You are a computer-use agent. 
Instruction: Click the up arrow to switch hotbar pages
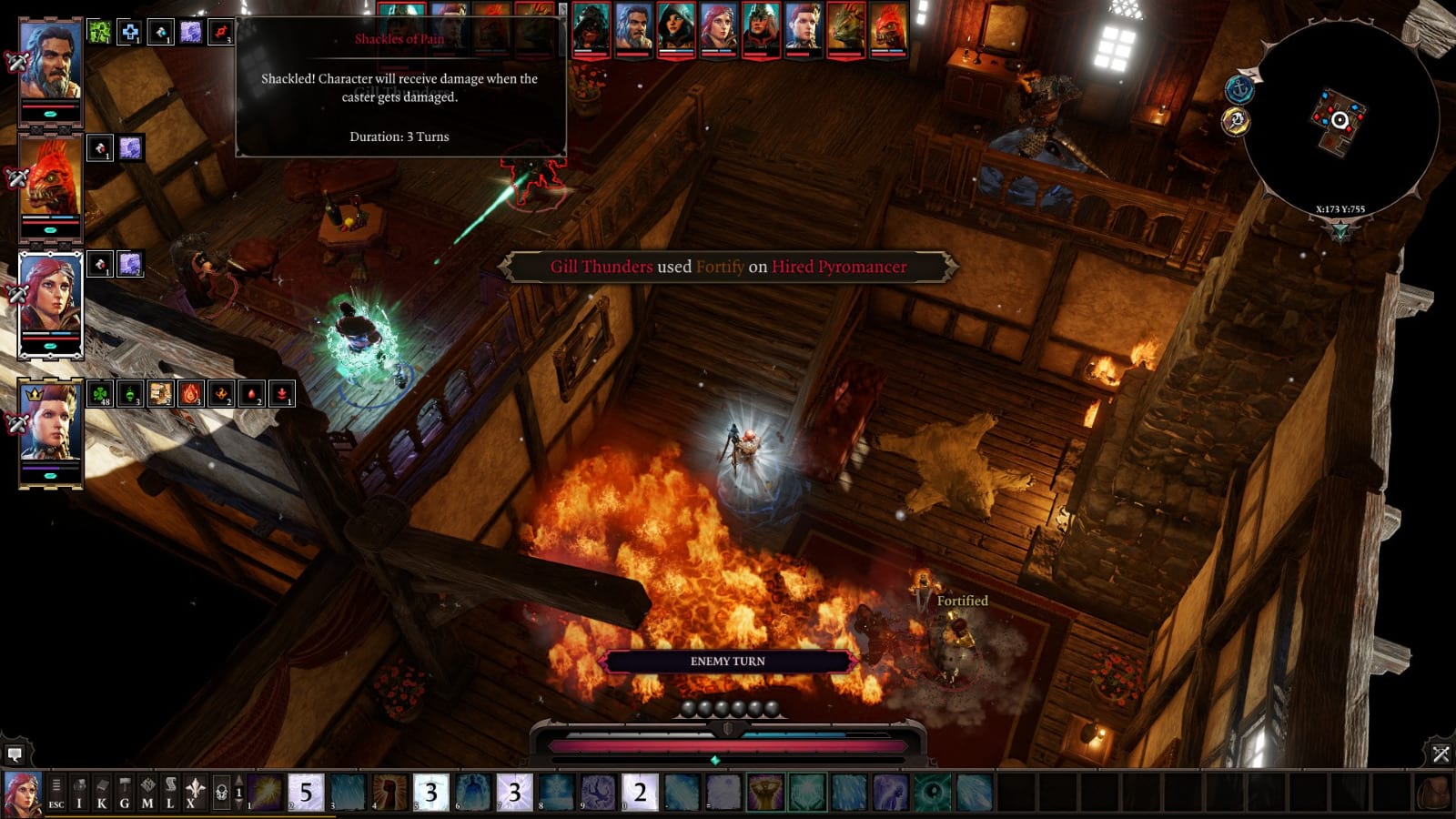tap(238, 780)
